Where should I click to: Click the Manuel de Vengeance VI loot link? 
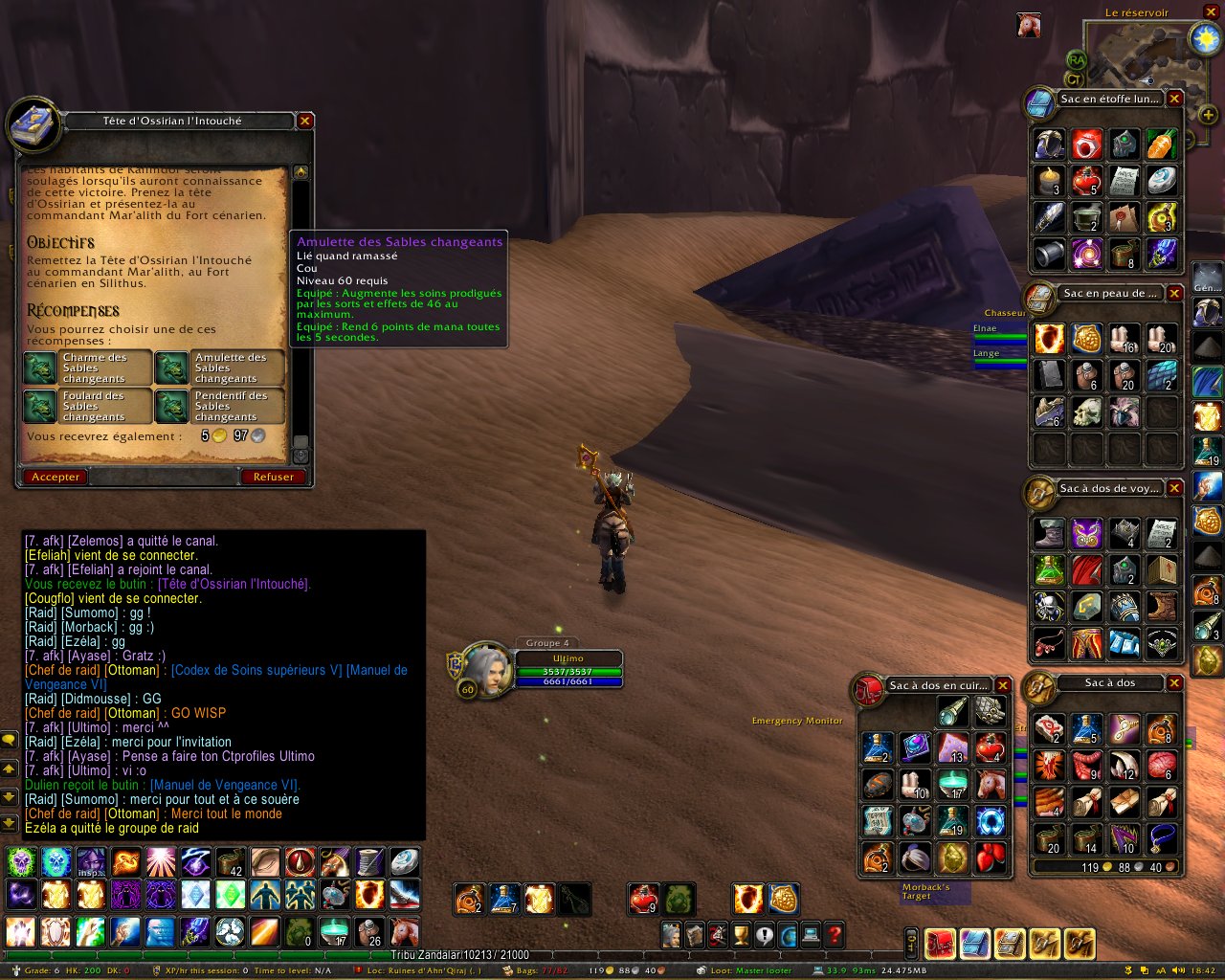tap(226, 785)
